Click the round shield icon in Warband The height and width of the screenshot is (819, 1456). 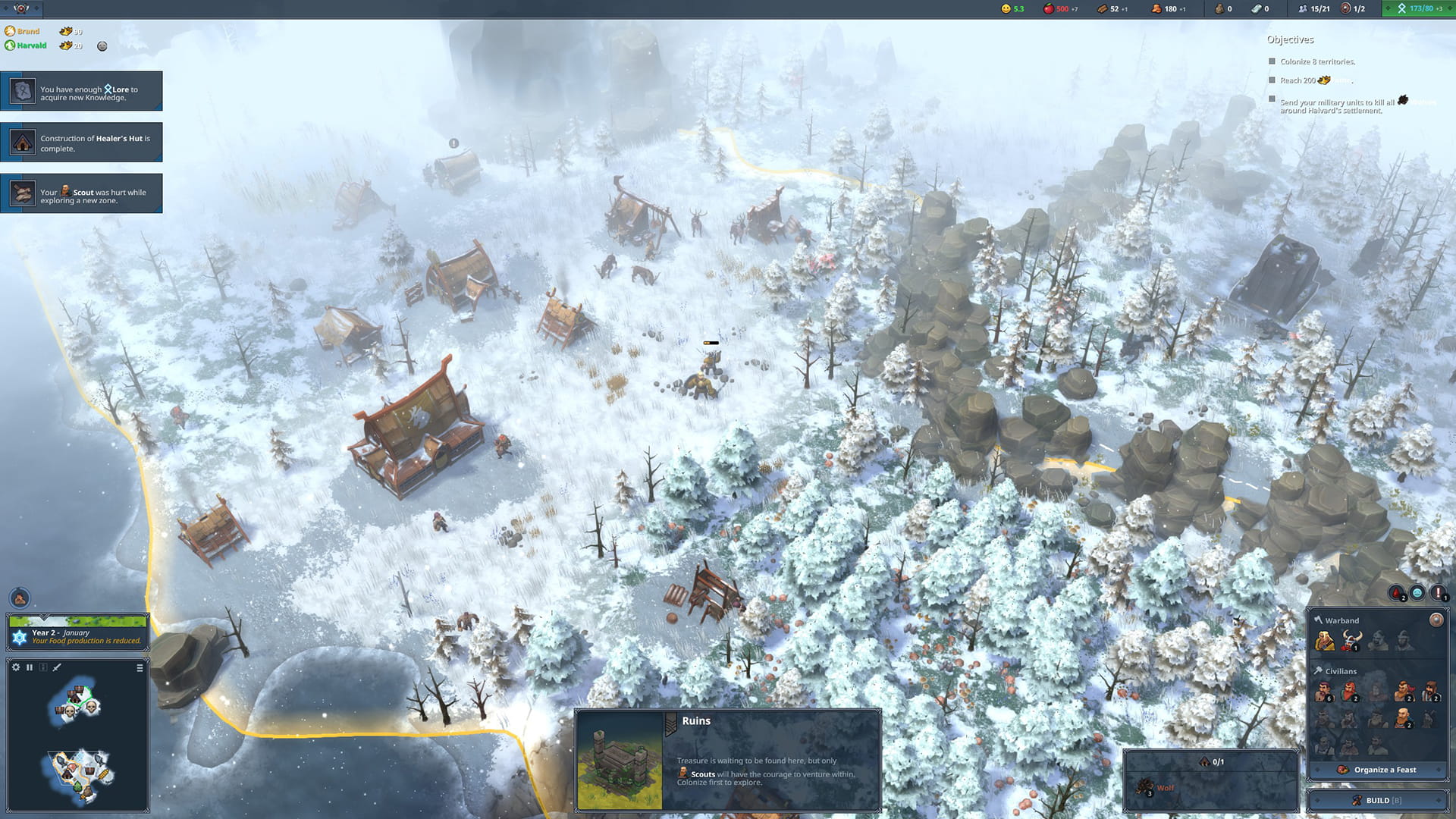1436,620
